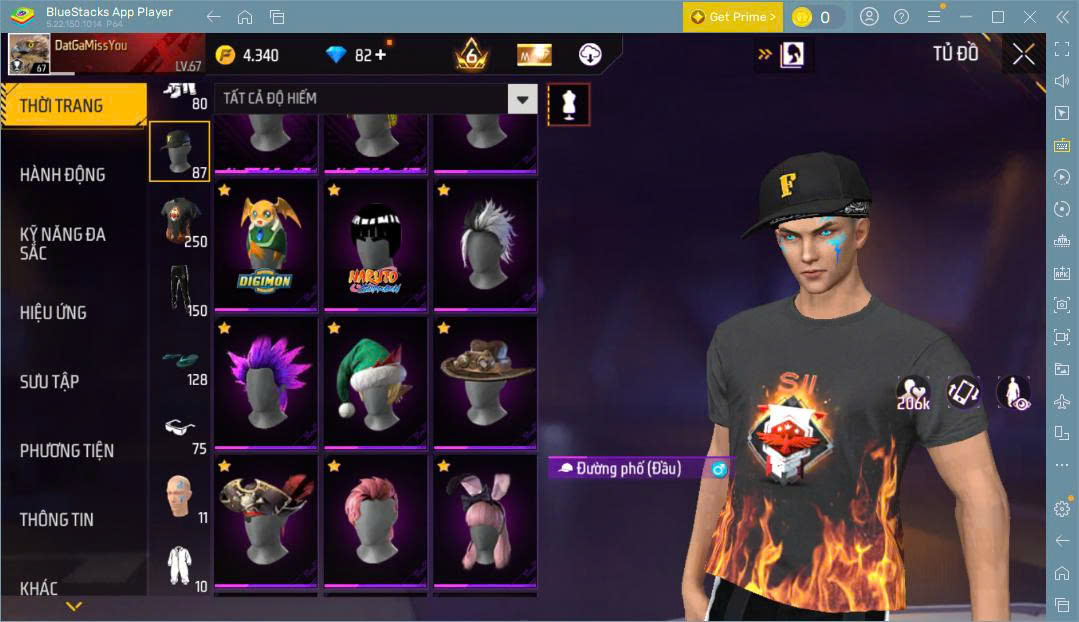
Task: Open the Thông Tin tab
Action: click(x=56, y=519)
